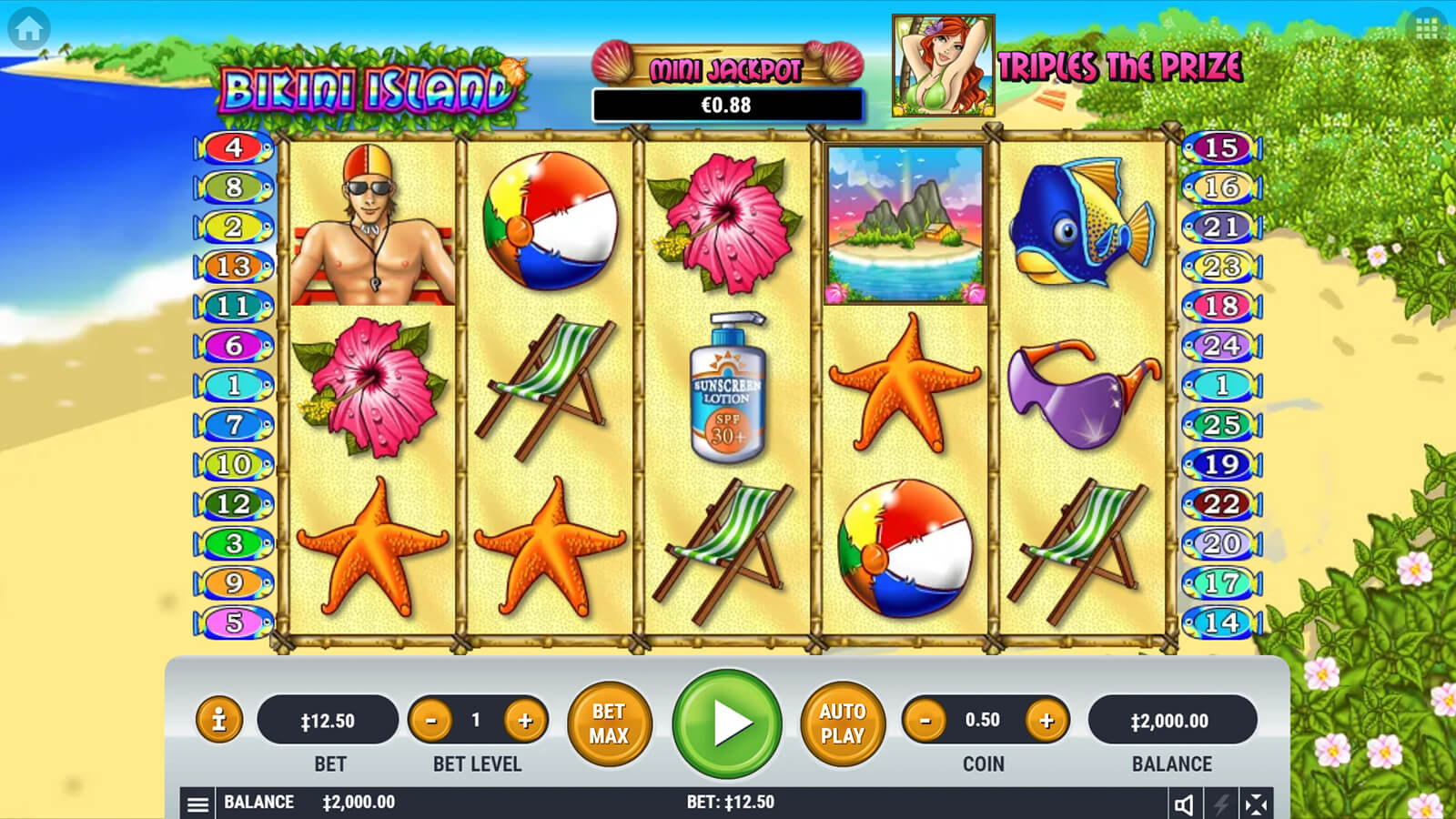The image size is (1456, 819).
Task: Select payline number 4
Action: coord(234,147)
